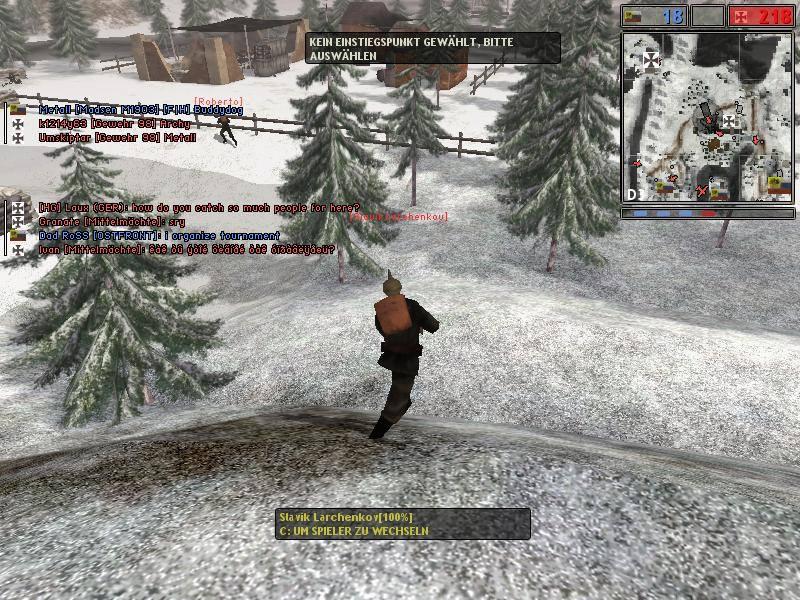Image resolution: width=800 pixels, height=600 pixels.
Task: Click the Slavik Larchenkov spectator info box
Action: coord(403,524)
